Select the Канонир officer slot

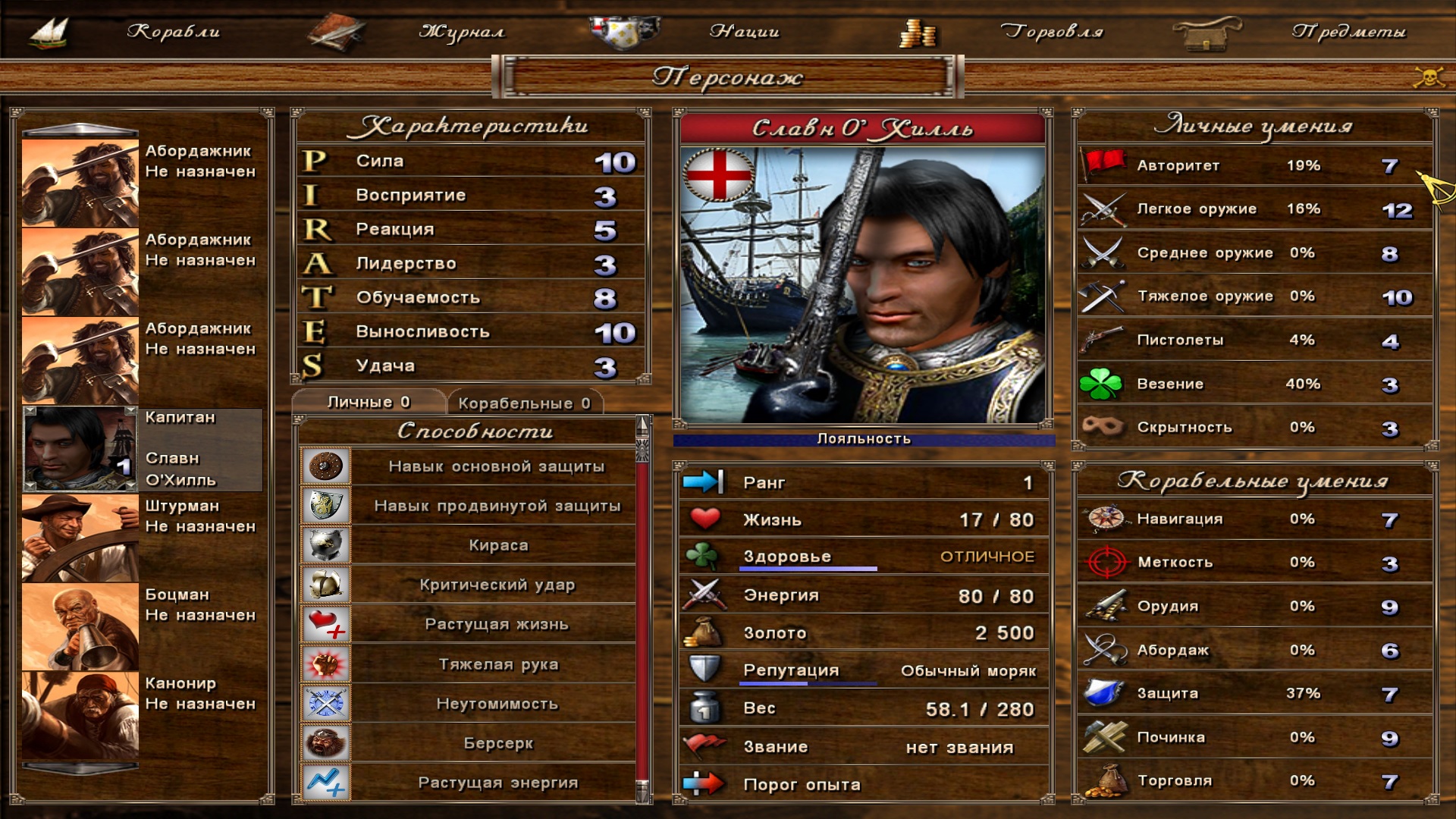[80, 715]
